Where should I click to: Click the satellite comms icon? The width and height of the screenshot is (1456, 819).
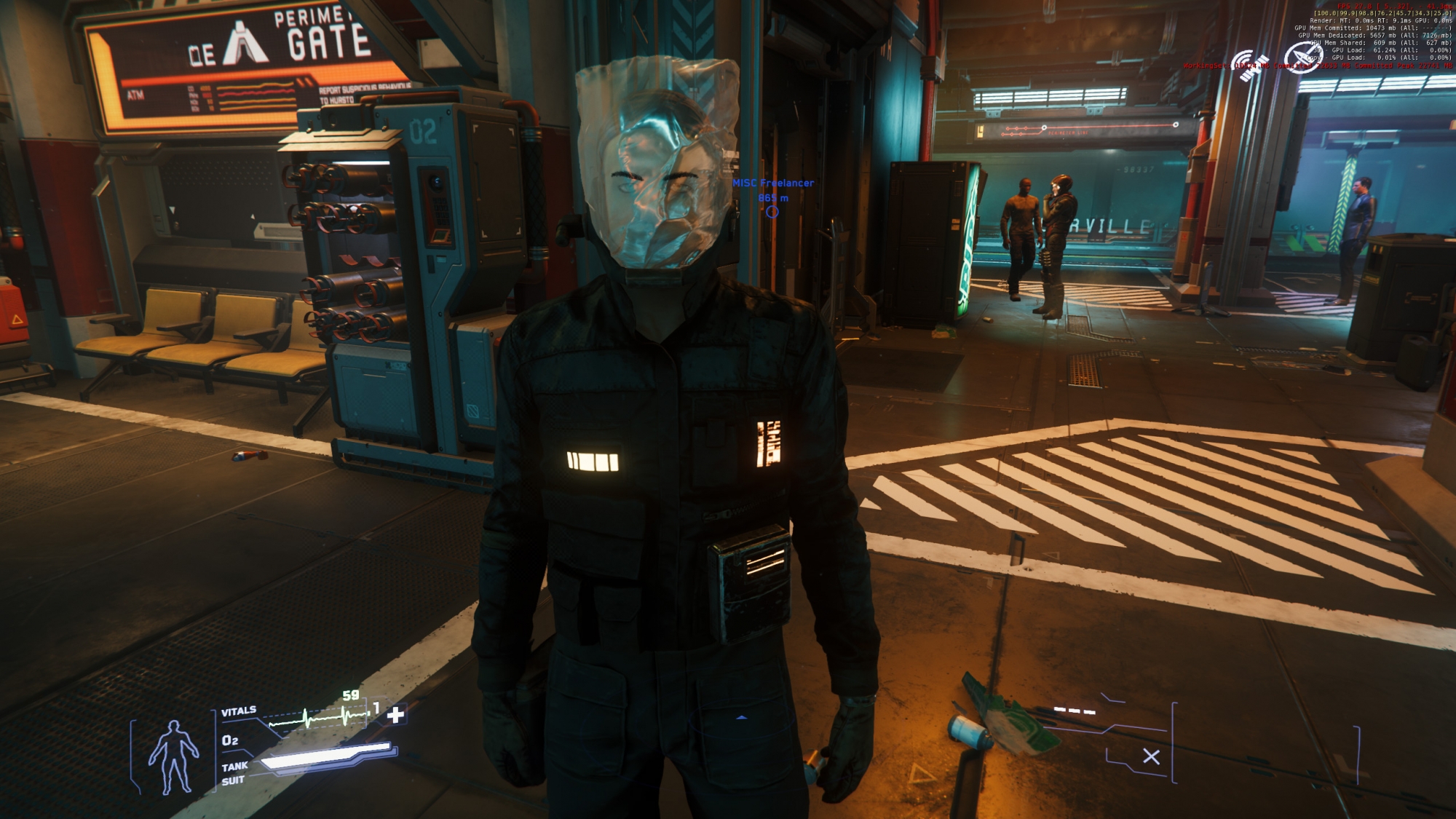point(1250,65)
